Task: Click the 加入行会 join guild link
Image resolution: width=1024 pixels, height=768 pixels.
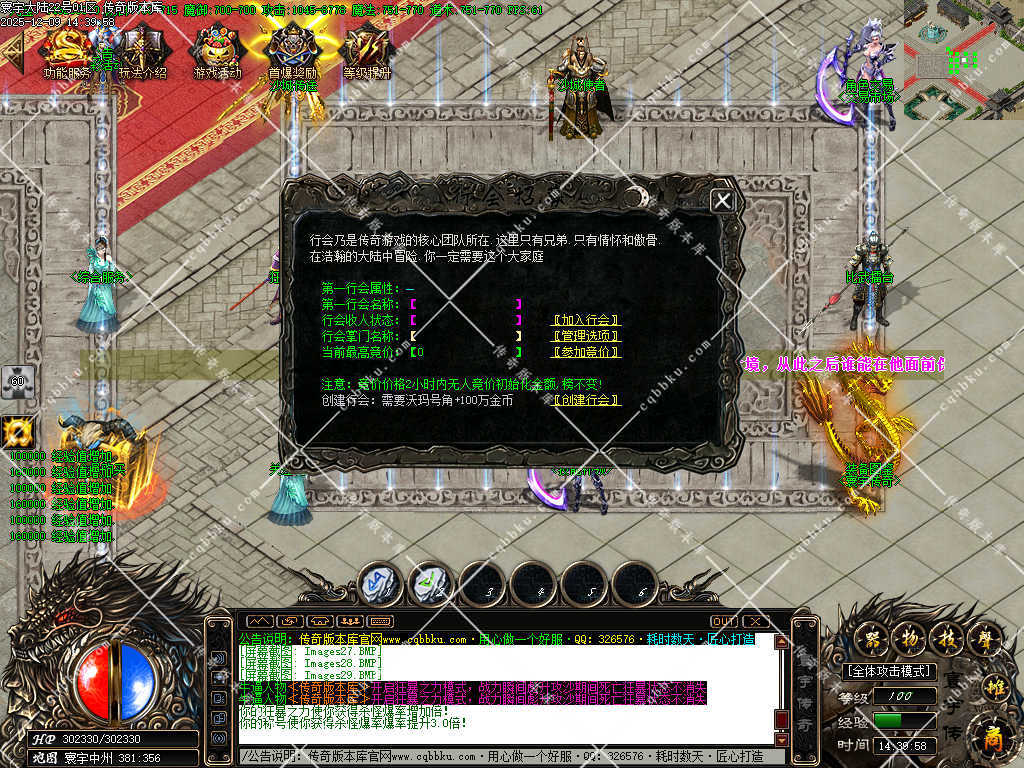Action: coord(587,320)
